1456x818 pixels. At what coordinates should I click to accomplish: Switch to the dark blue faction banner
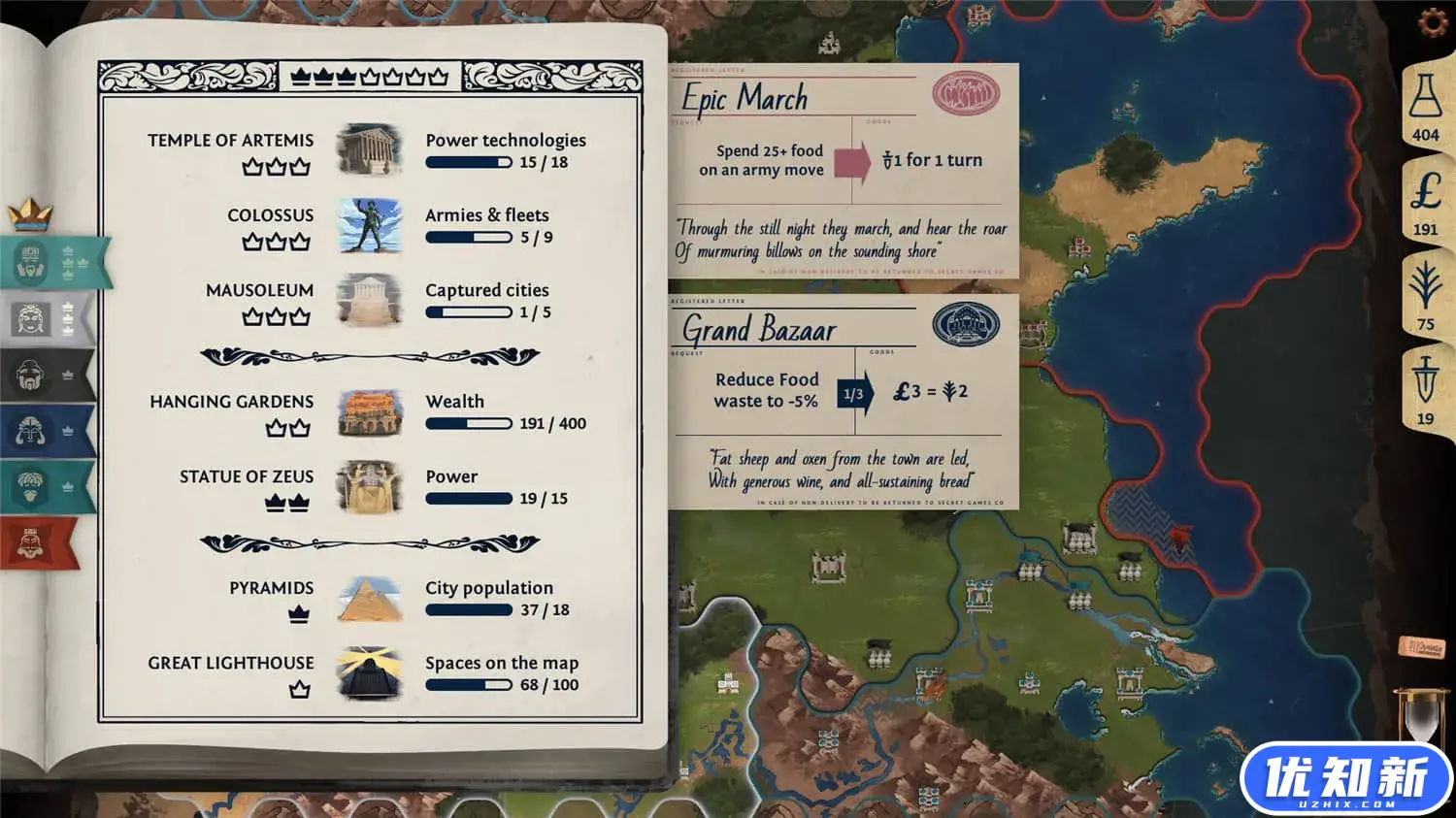[x=46, y=430]
